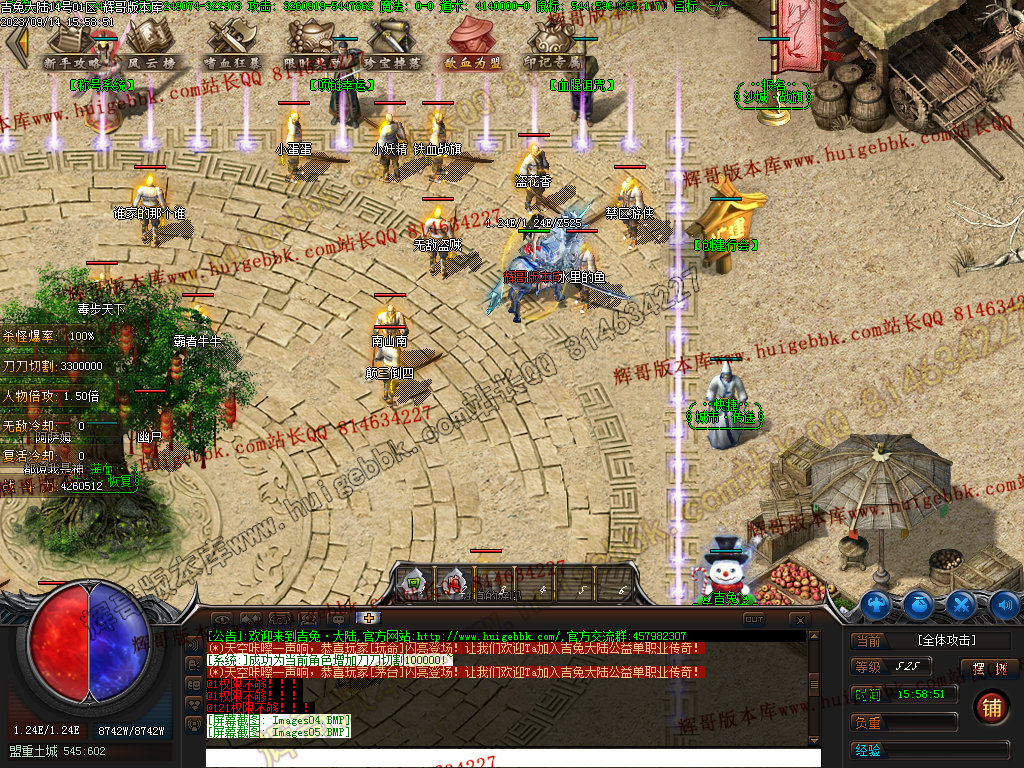Viewport: 1024px width, 768px height.
Task: Collapse the top menu with the left arrow
Action: (x=17, y=46)
